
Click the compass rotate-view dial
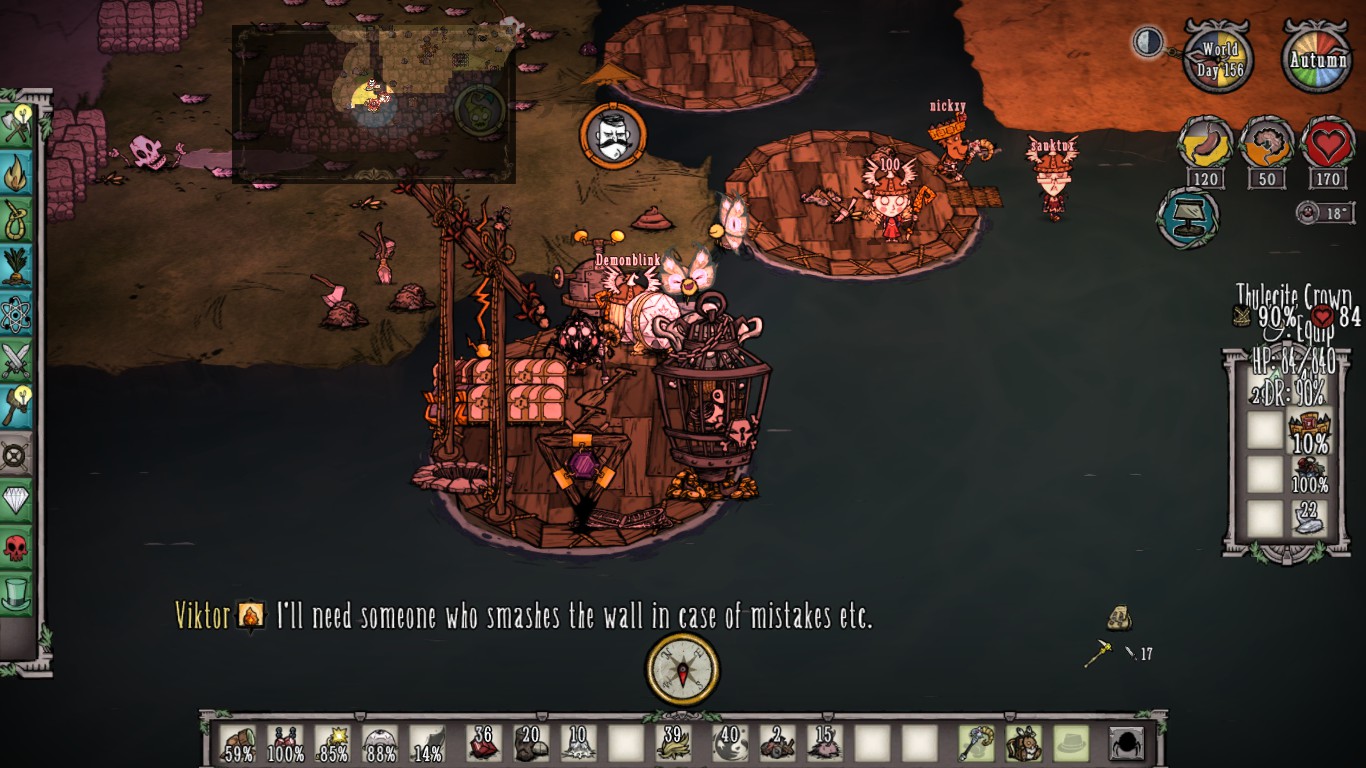pos(682,669)
